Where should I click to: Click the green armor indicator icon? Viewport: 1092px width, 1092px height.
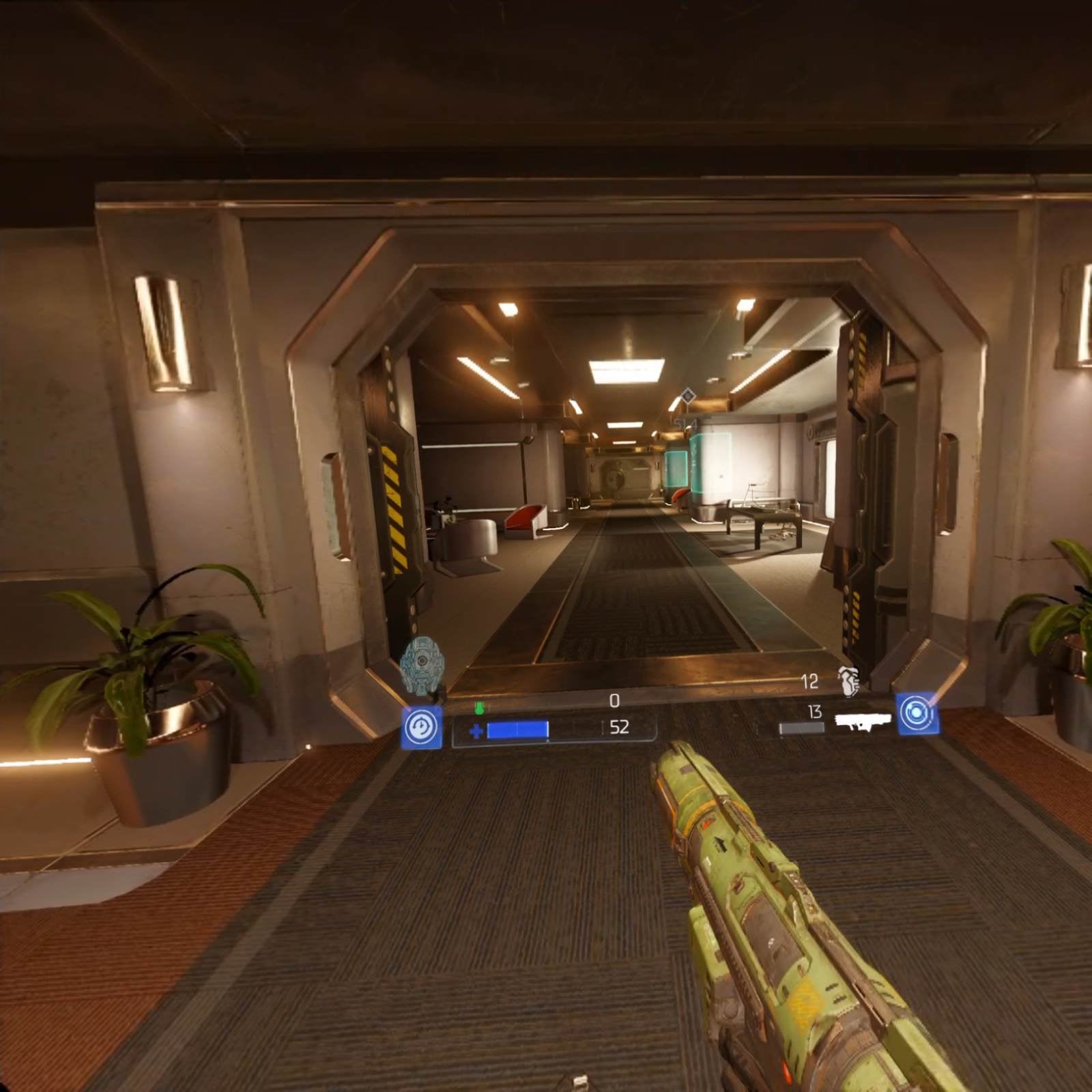(479, 708)
